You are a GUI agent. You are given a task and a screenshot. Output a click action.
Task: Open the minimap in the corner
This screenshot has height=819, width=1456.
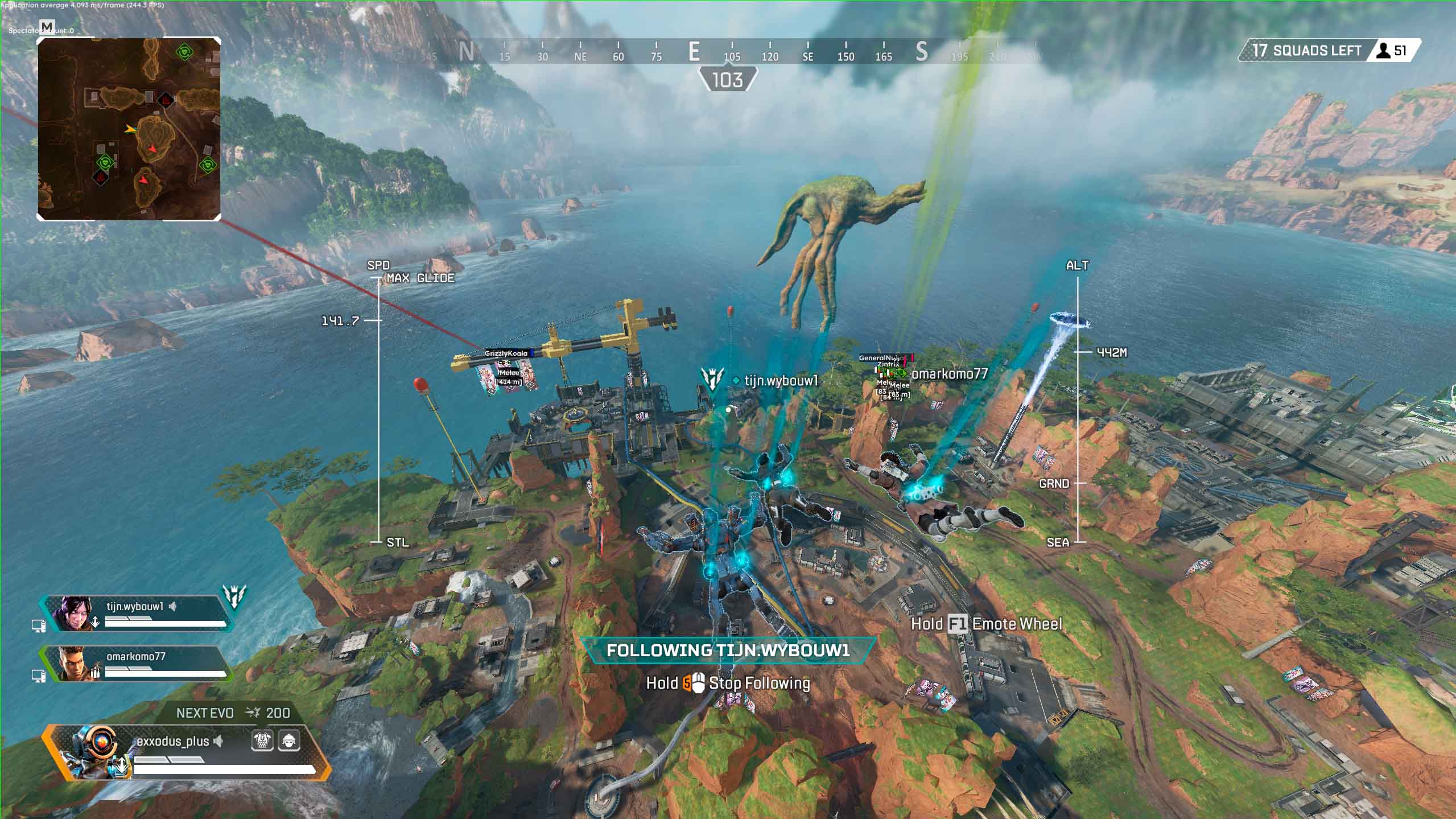click(129, 129)
